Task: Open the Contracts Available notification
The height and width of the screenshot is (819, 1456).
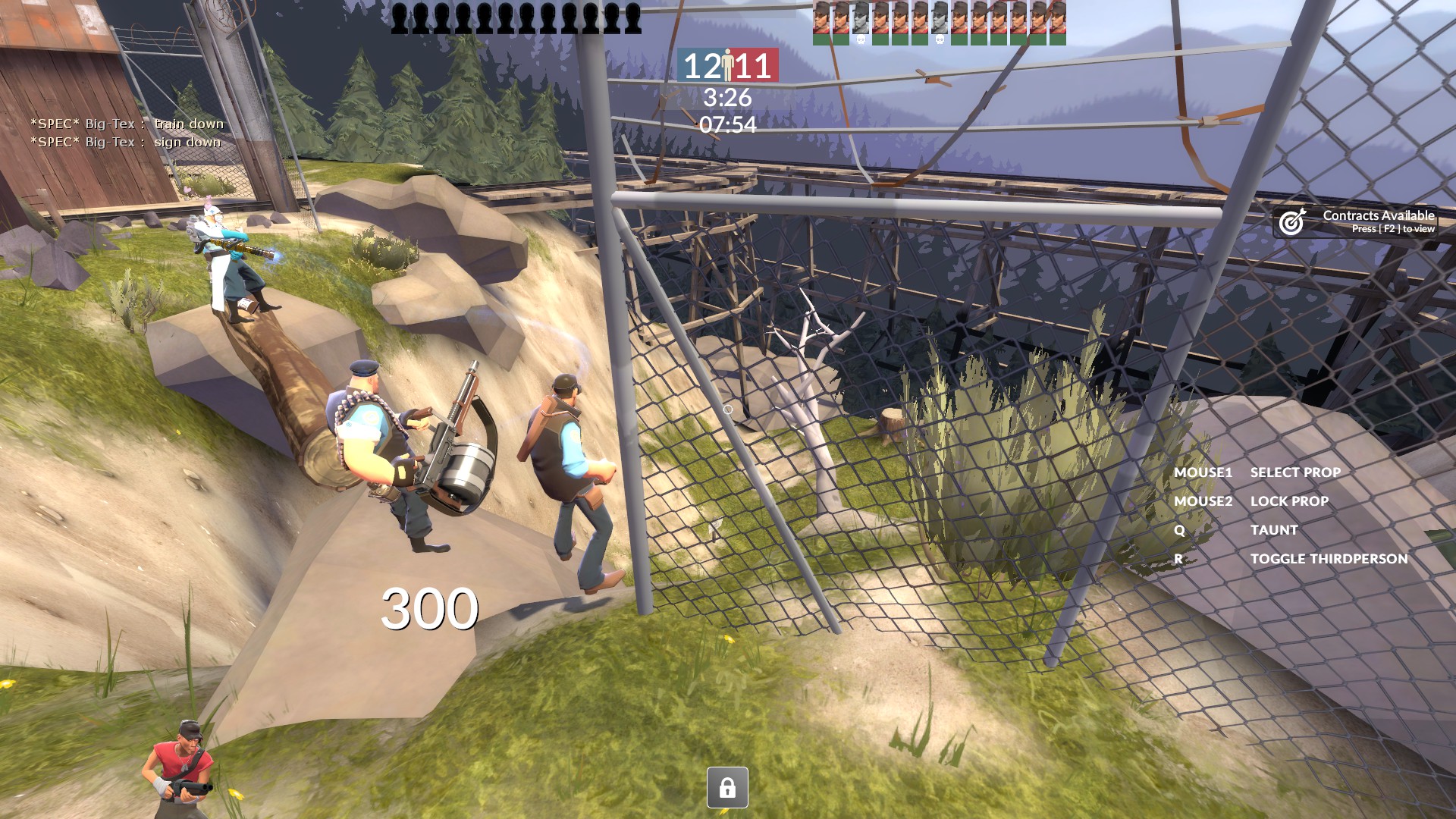Action: pyautogui.click(x=1356, y=221)
